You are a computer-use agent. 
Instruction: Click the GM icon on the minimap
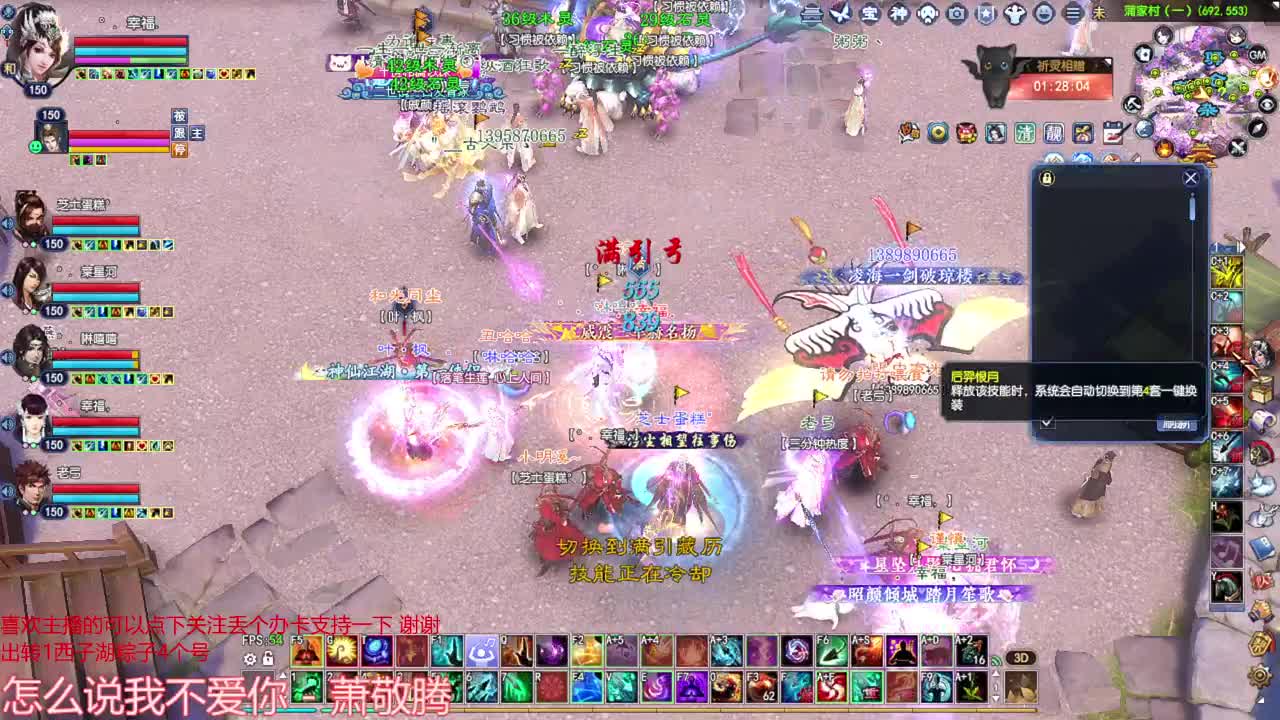point(1257,55)
